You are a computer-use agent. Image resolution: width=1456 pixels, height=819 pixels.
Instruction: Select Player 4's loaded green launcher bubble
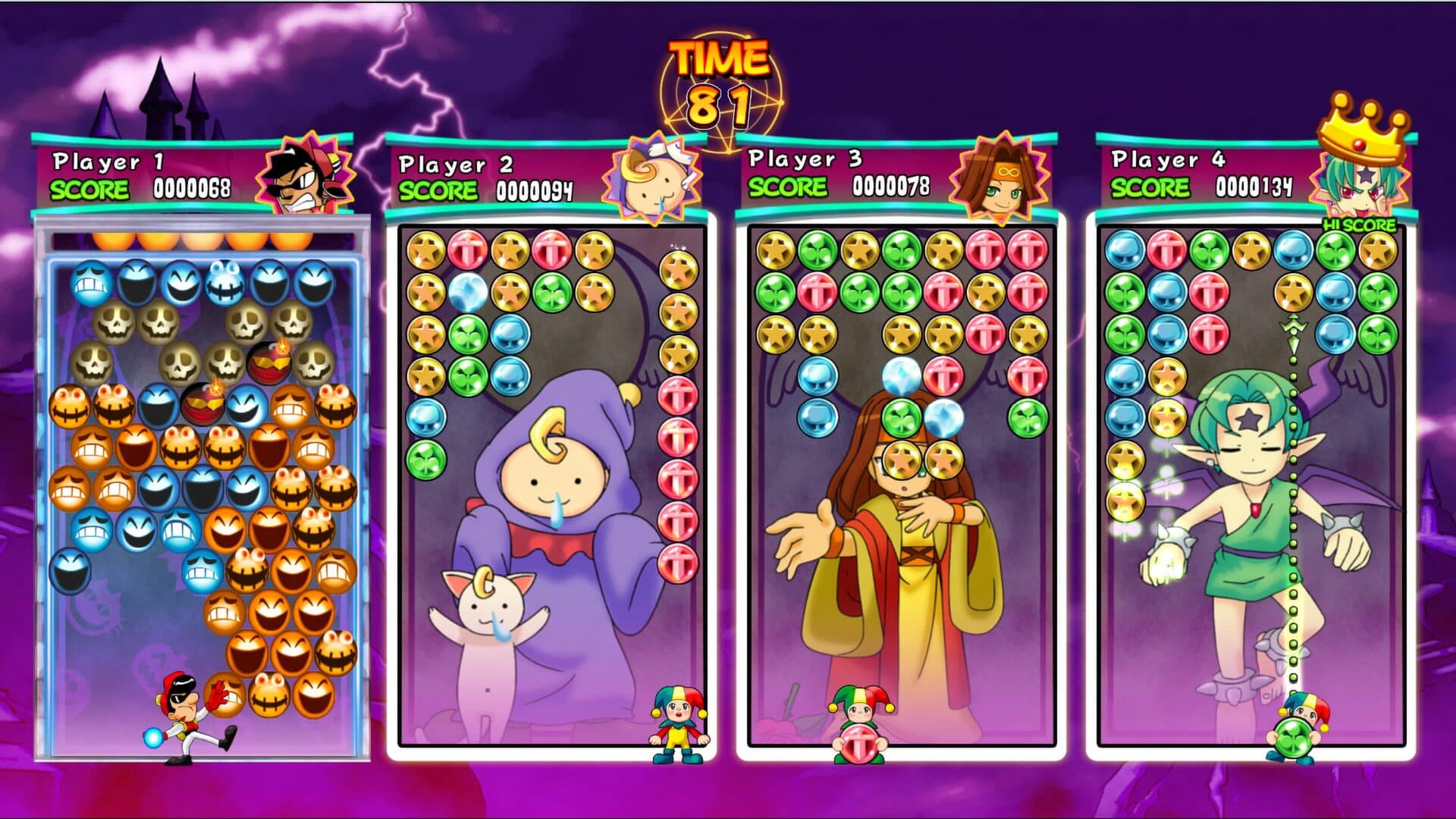[1295, 737]
